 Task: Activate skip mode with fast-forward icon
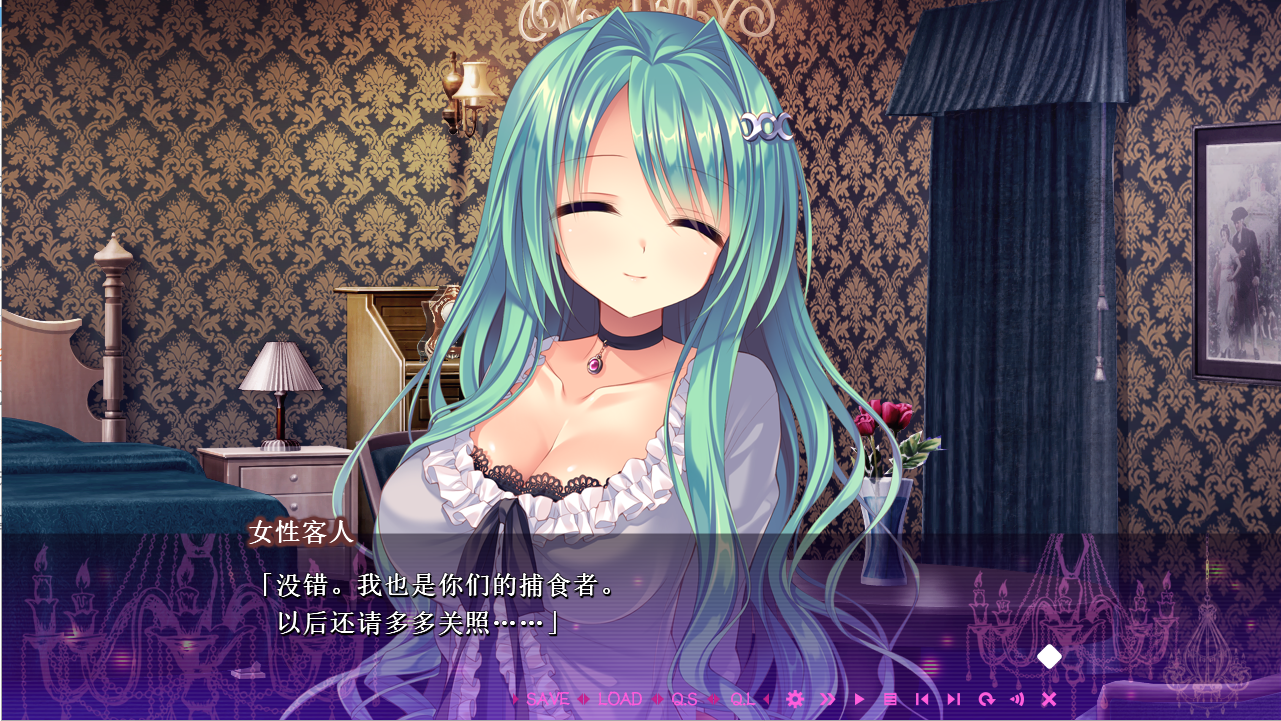tap(827, 699)
